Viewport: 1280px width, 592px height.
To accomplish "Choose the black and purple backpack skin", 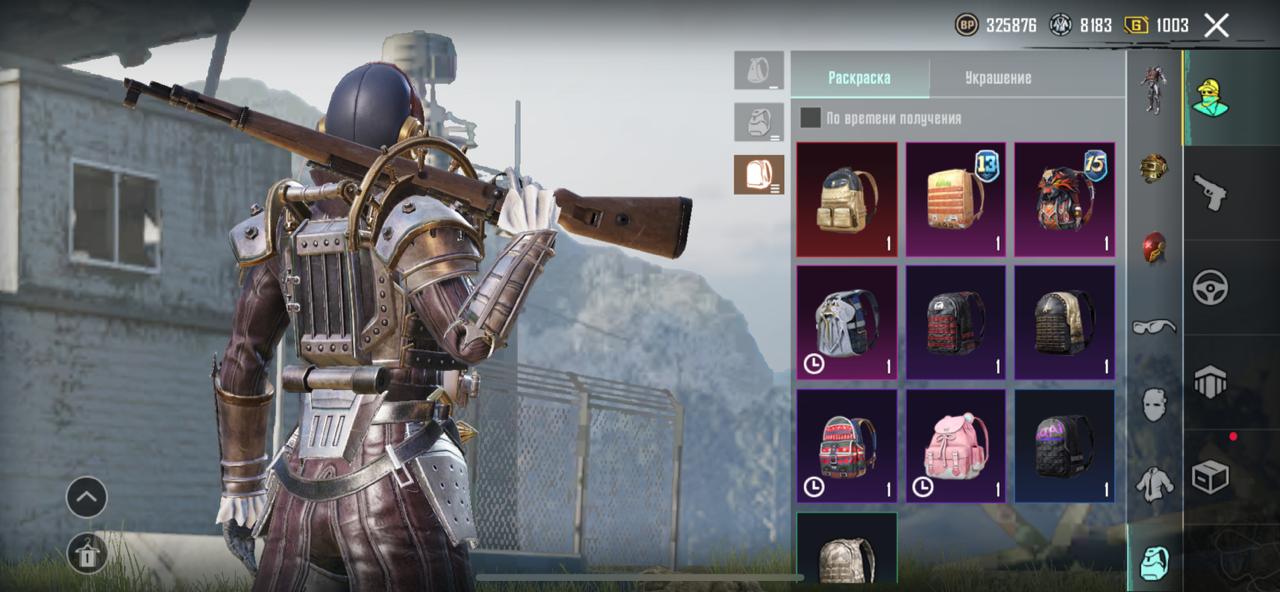I will pyautogui.click(x=1065, y=446).
